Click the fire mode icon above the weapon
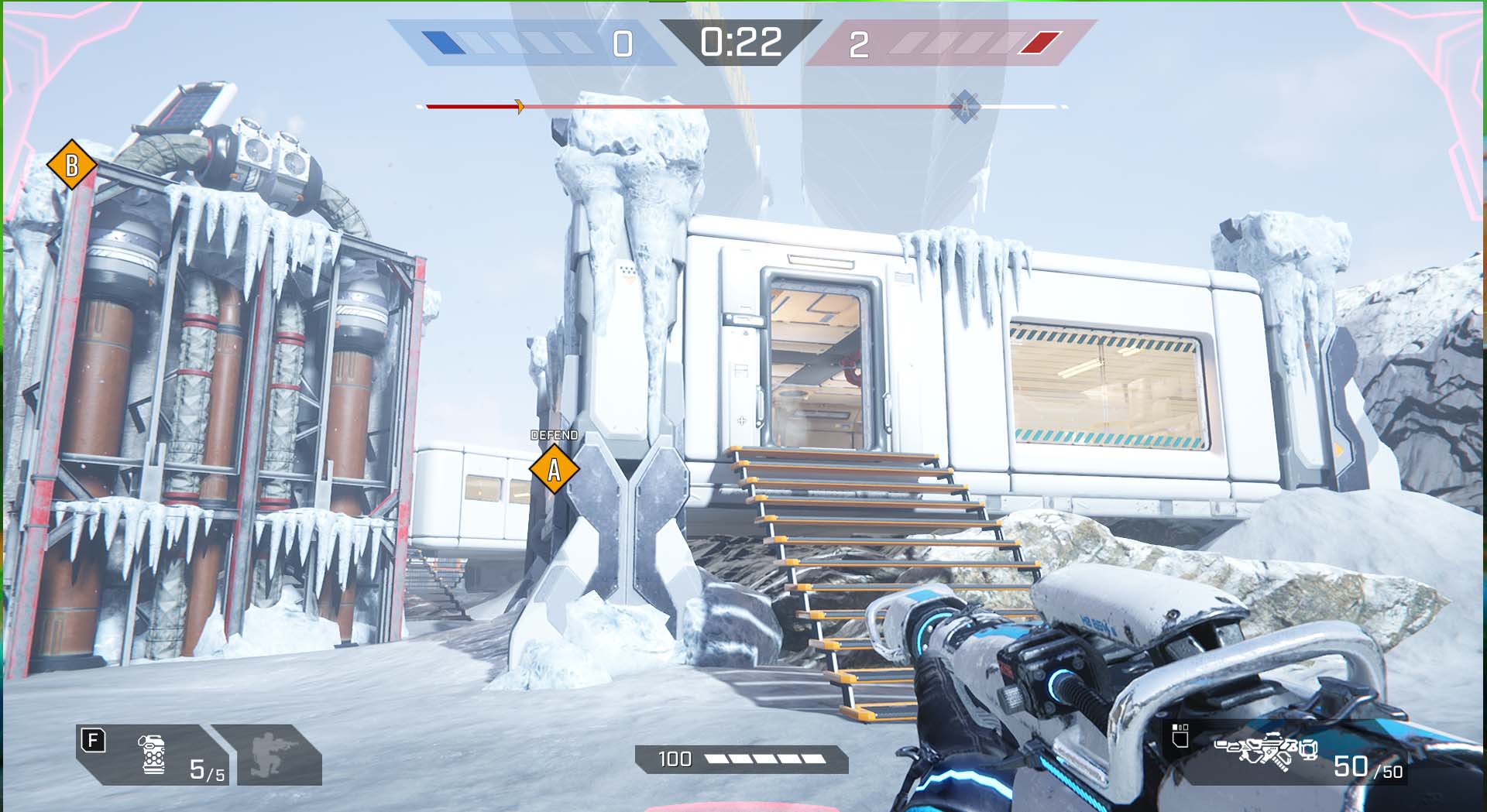The height and width of the screenshot is (812, 1487). [1180, 736]
